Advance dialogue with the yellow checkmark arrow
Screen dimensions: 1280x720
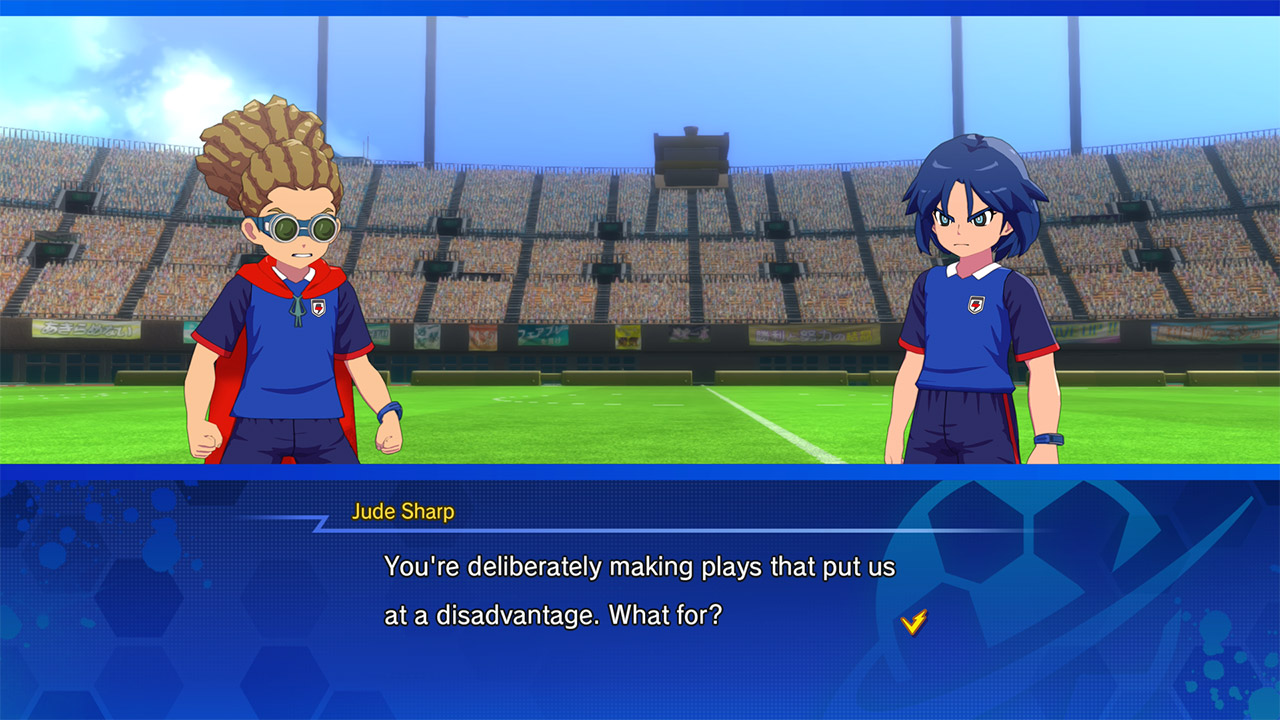pyautogui.click(x=913, y=622)
